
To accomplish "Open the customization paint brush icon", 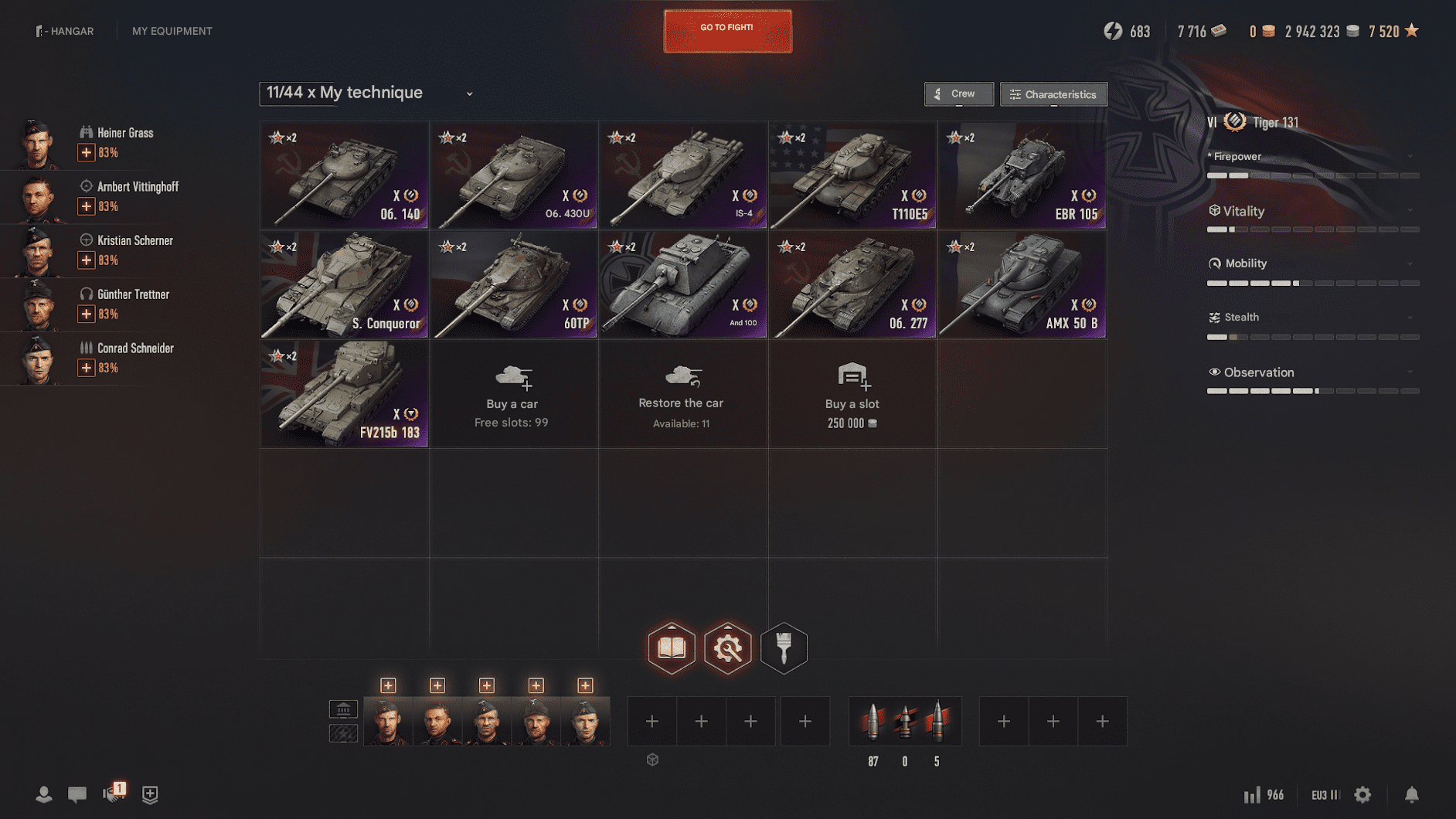I will [x=784, y=648].
